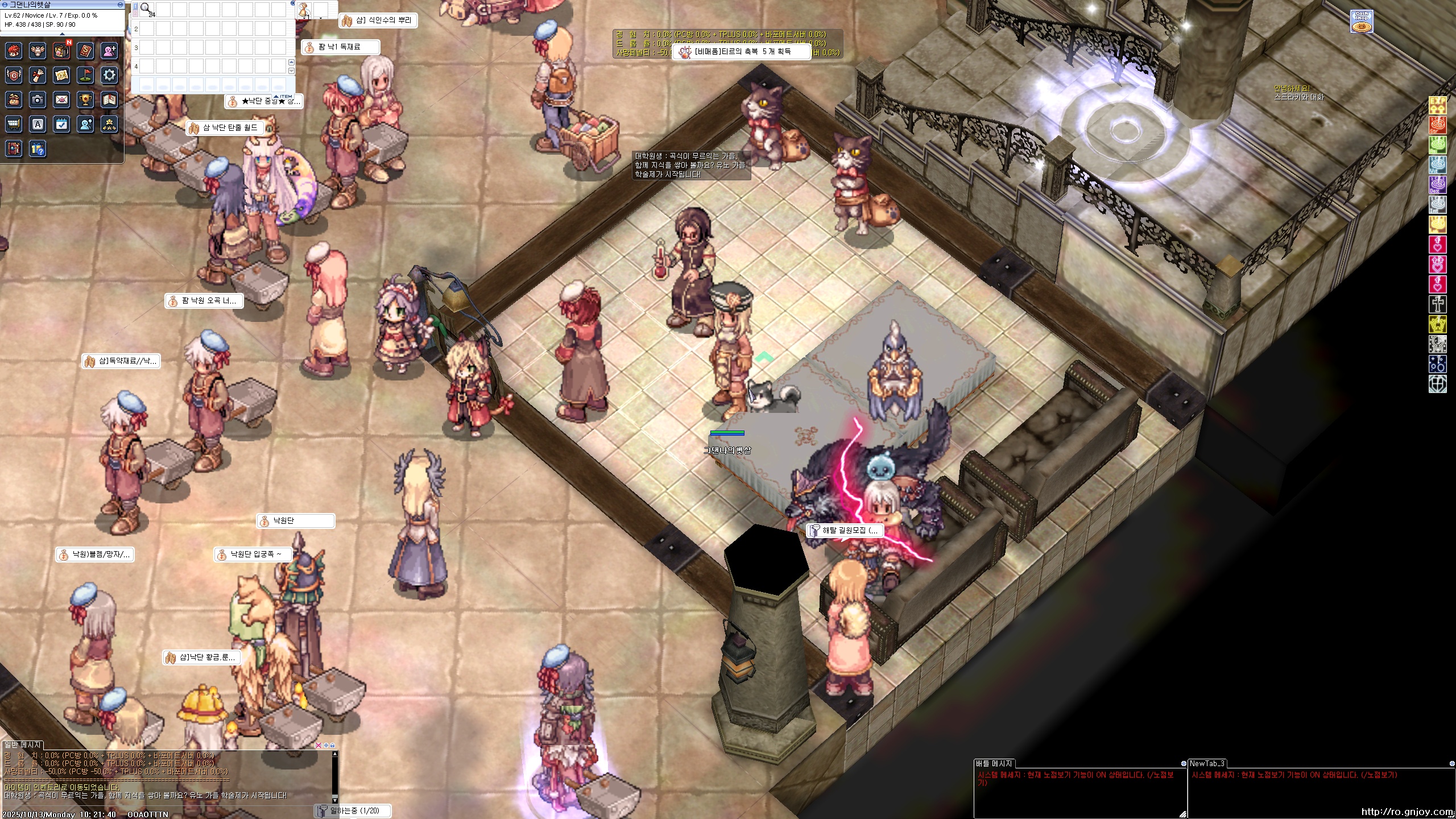Open the world map parchment icon
The height and width of the screenshot is (819, 1456).
[61, 75]
